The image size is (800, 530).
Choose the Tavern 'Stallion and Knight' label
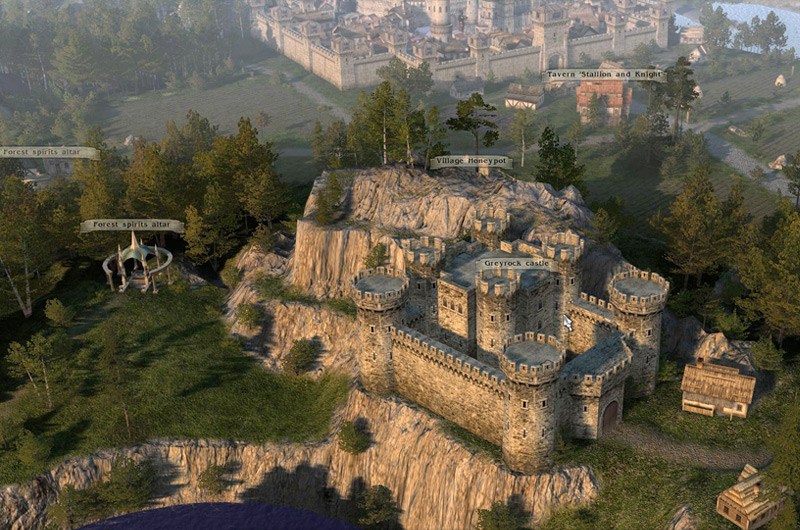604,75
